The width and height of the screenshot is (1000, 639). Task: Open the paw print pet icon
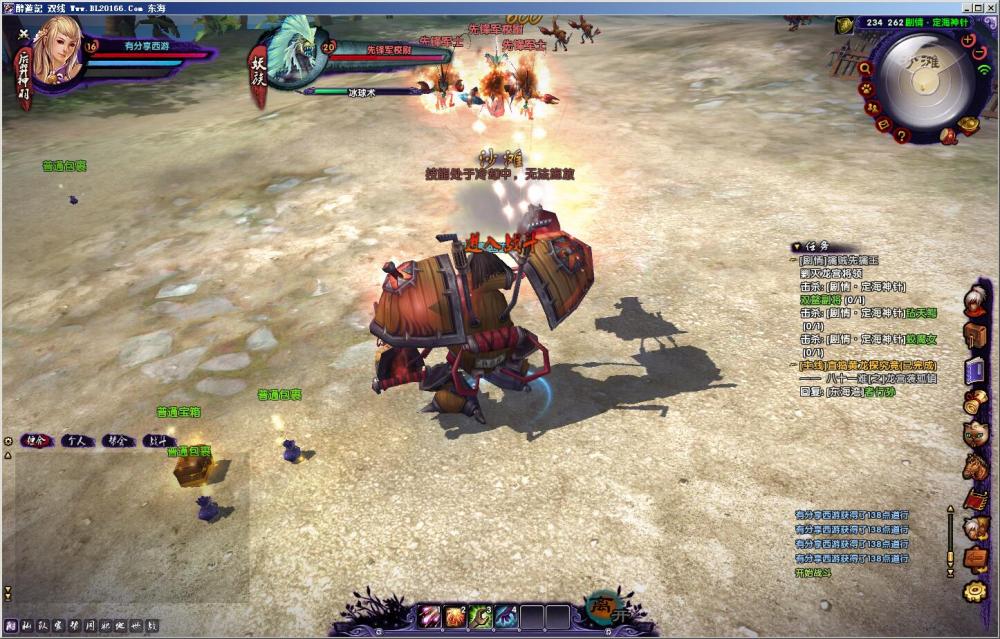[867, 88]
